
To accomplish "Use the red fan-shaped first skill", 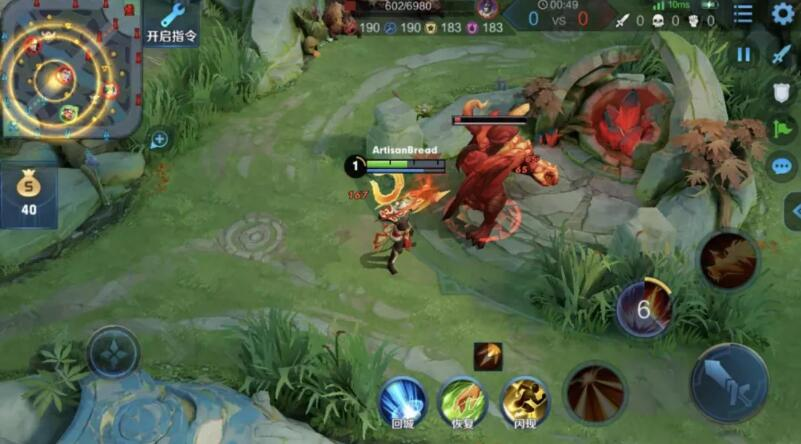I will click(x=595, y=392).
